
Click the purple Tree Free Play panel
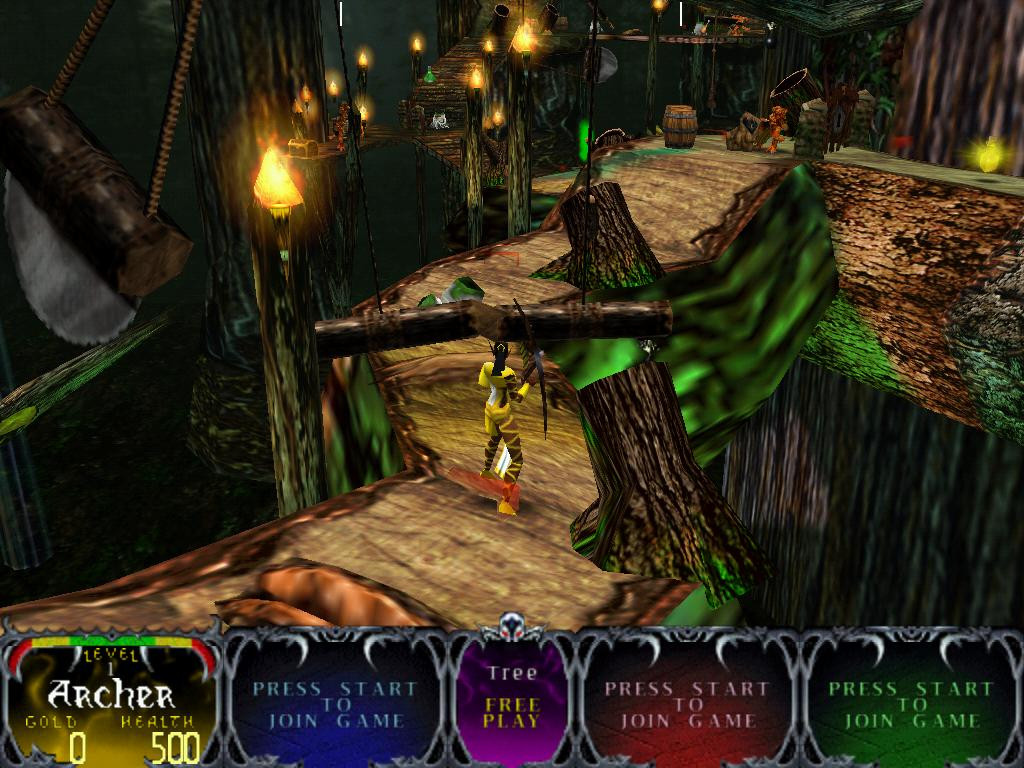pyautogui.click(x=512, y=698)
